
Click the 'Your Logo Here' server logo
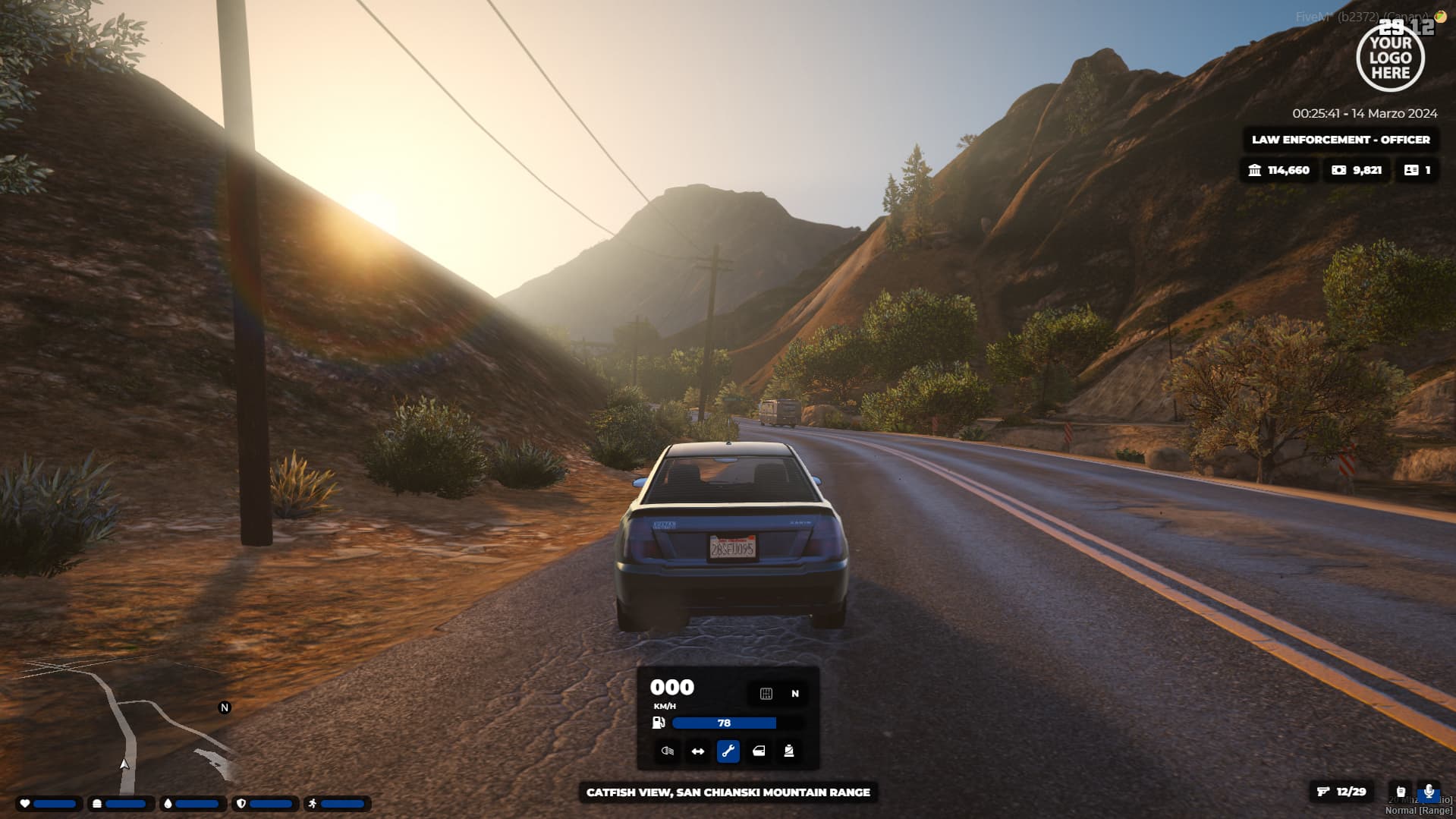pyautogui.click(x=1390, y=58)
